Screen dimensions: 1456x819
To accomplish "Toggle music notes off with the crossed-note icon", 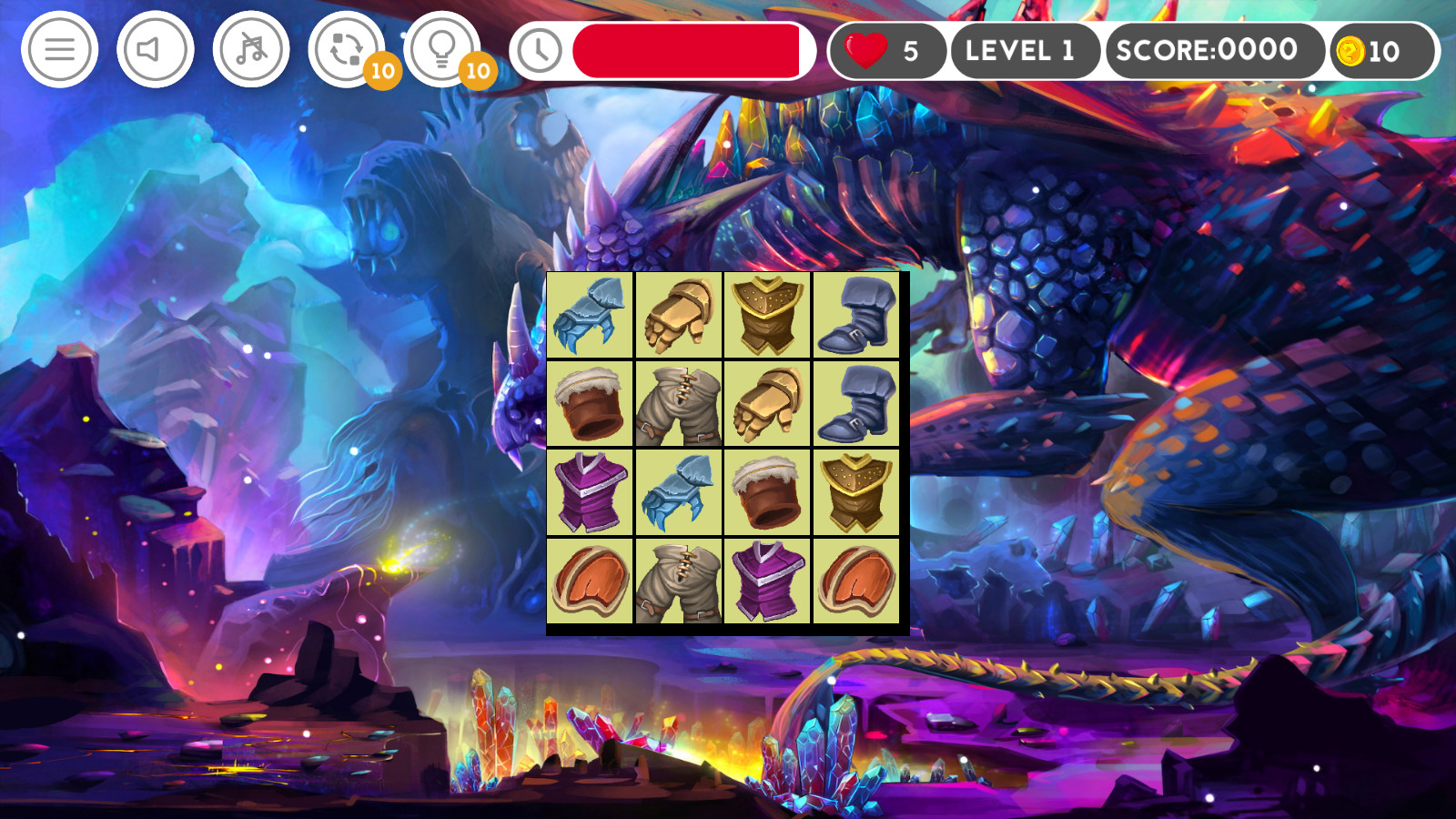I will tap(252, 50).
